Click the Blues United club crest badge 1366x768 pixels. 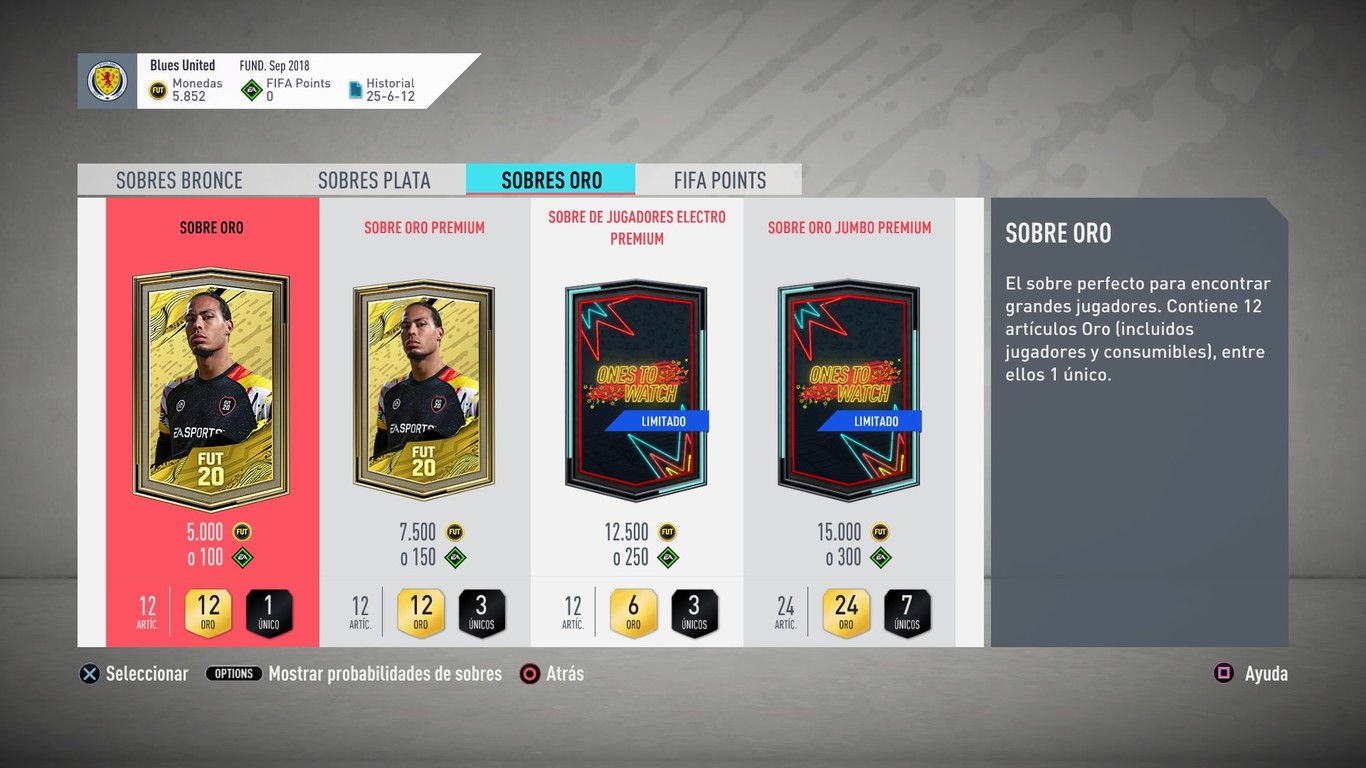(x=107, y=80)
